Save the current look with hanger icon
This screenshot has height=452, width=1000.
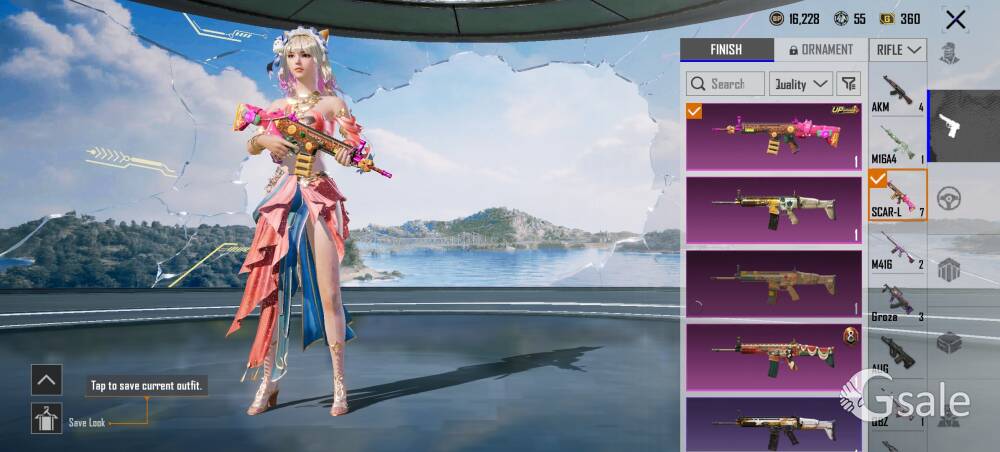tap(46, 419)
